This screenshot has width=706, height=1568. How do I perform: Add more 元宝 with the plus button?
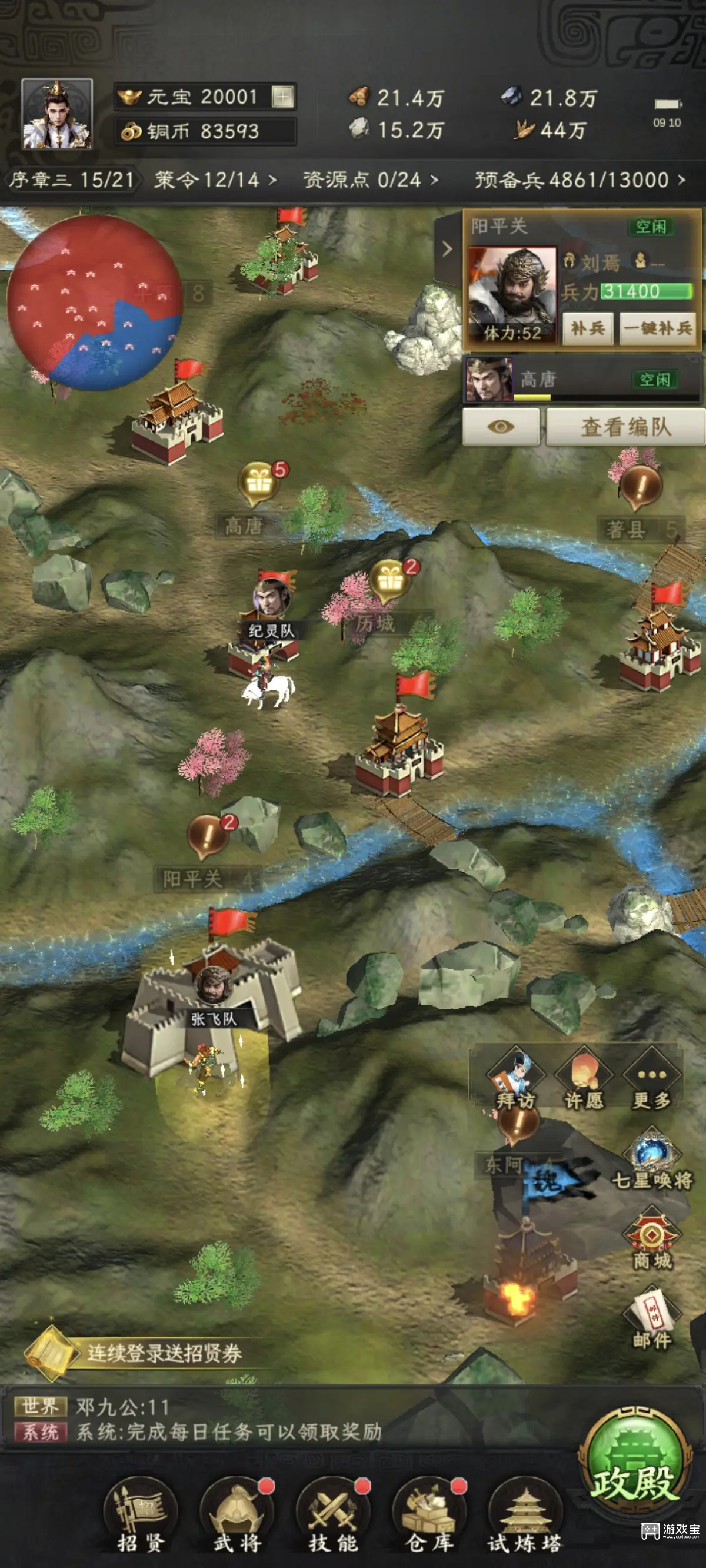[282, 97]
